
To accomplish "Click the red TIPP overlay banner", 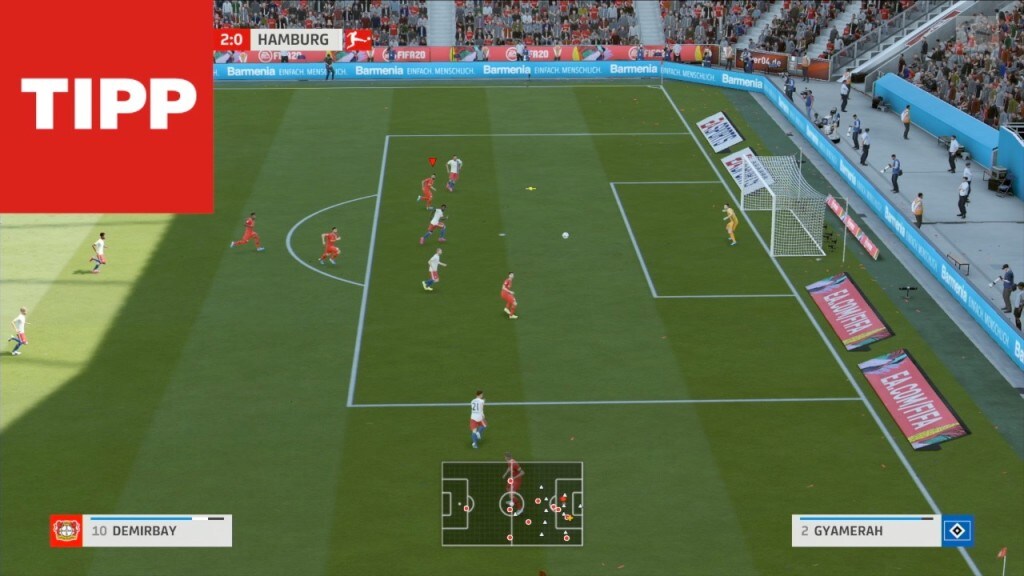I will pyautogui.click(x=106, y=105).
